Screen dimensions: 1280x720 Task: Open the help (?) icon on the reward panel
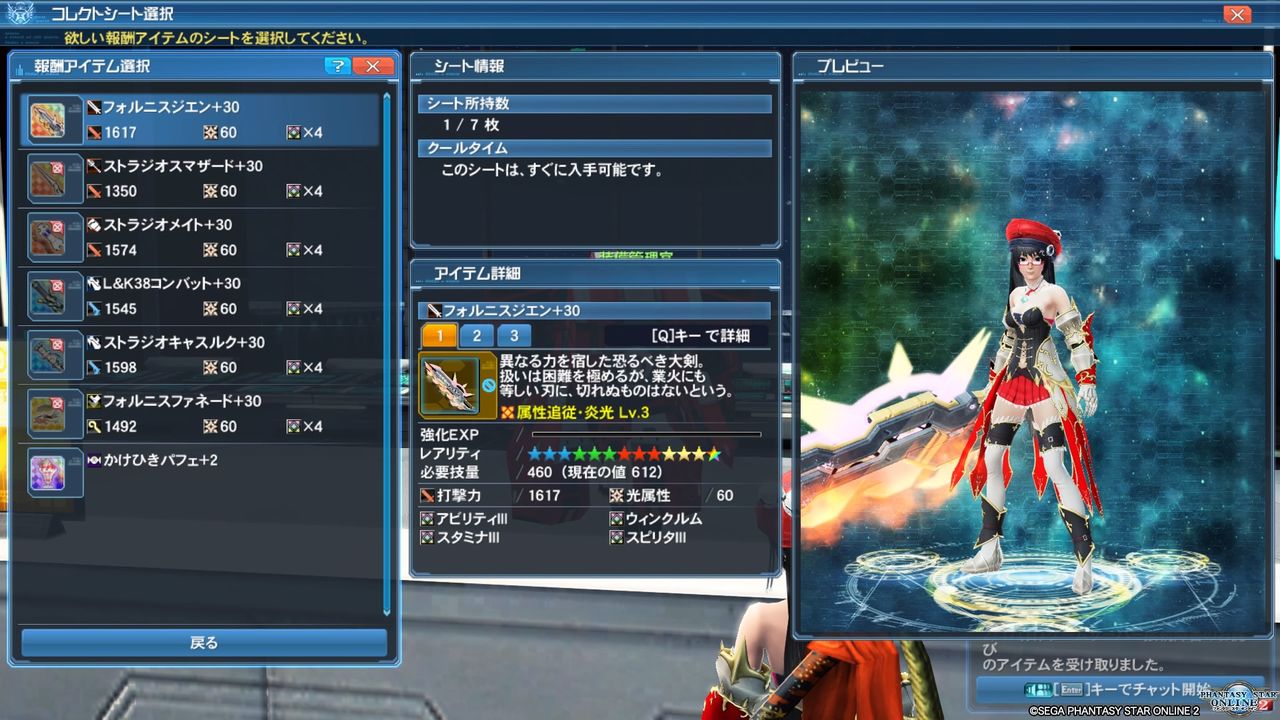pyautogui.click(x=338, y=66)
